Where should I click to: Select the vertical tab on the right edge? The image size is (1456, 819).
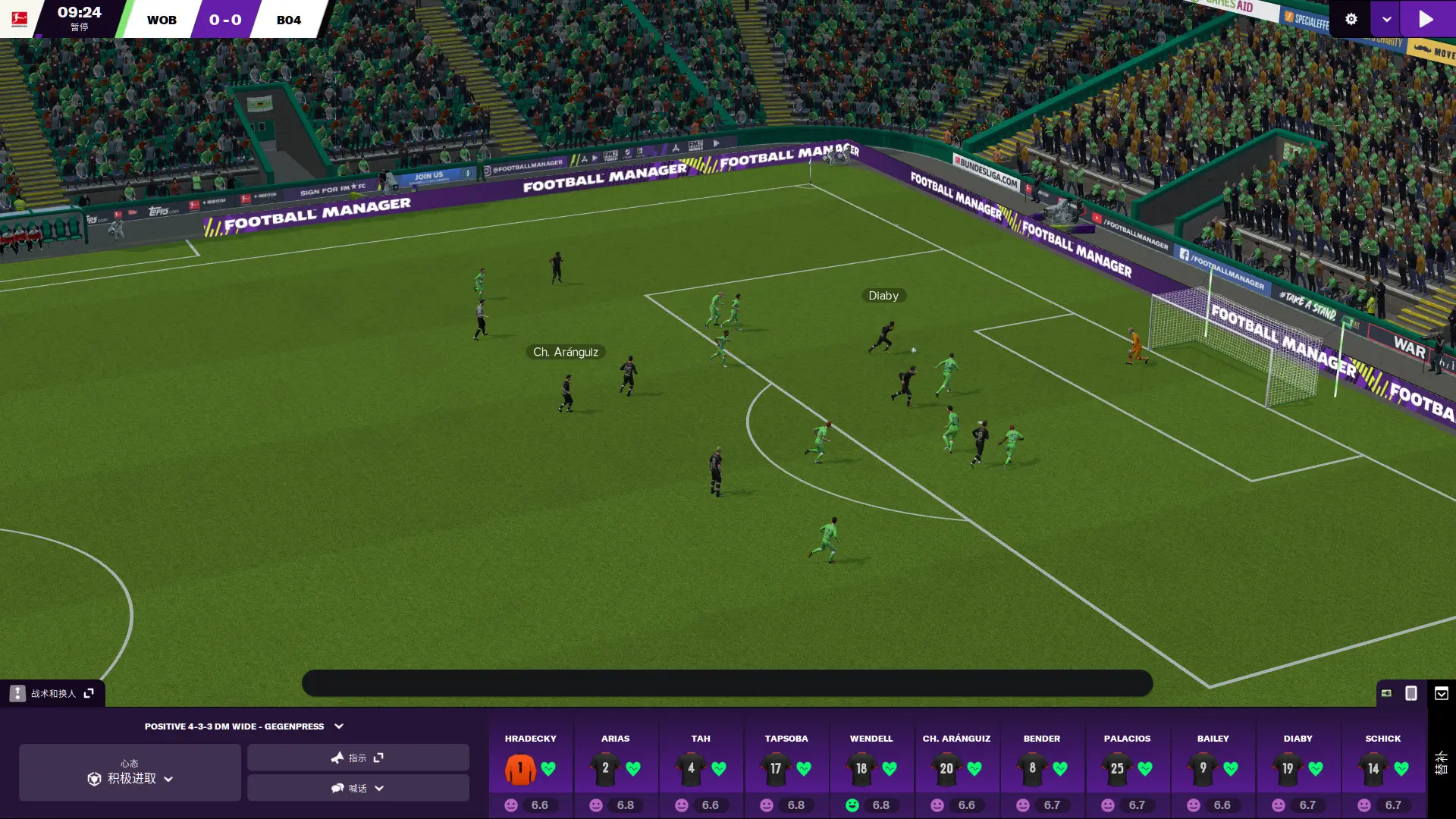pyautogui.click(x=1440, y=762)
